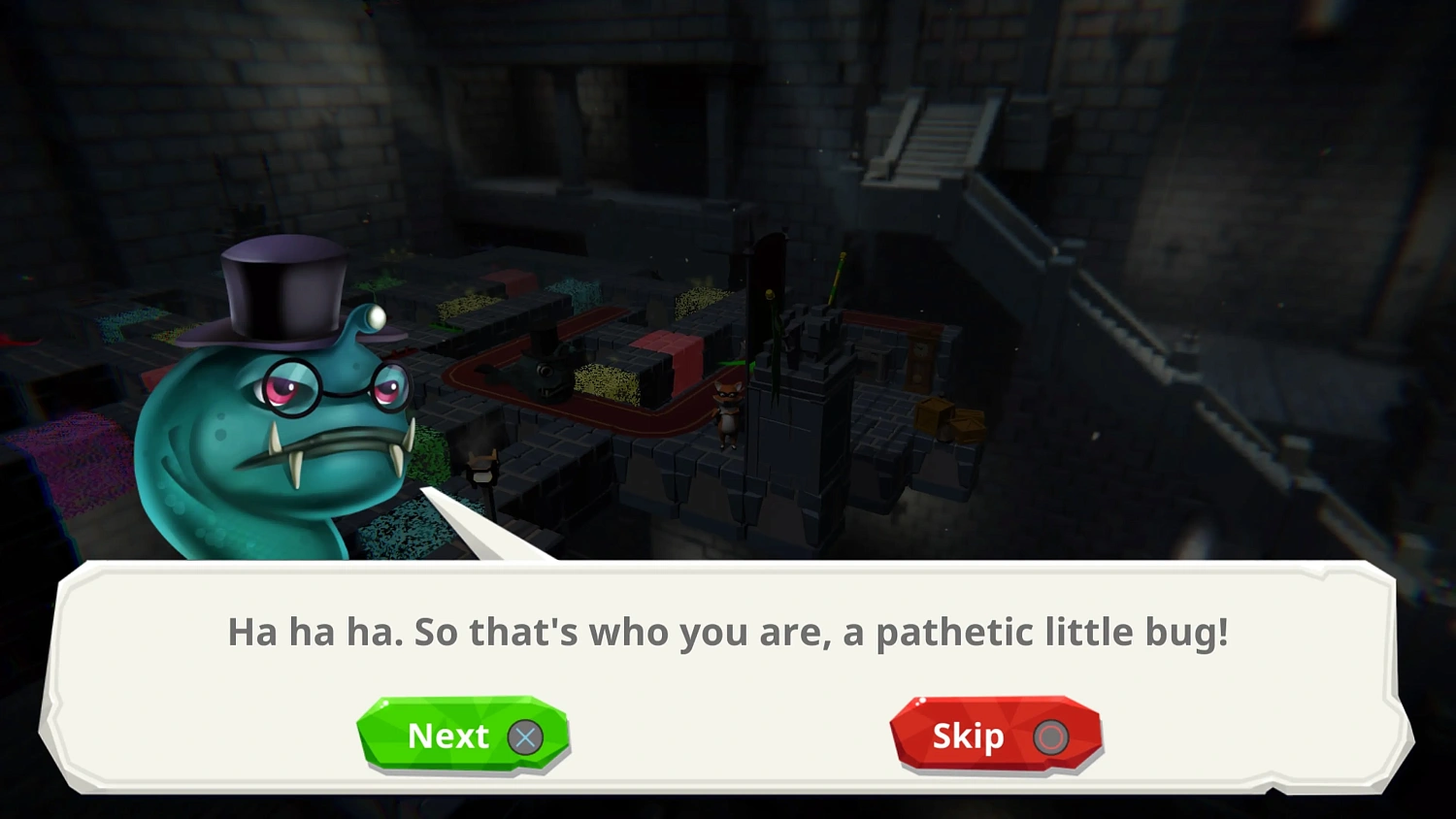The image size is (1456, 819).
Task: Click the PlayStation Circle button icon on Skip
Action: pos(1051,737)
